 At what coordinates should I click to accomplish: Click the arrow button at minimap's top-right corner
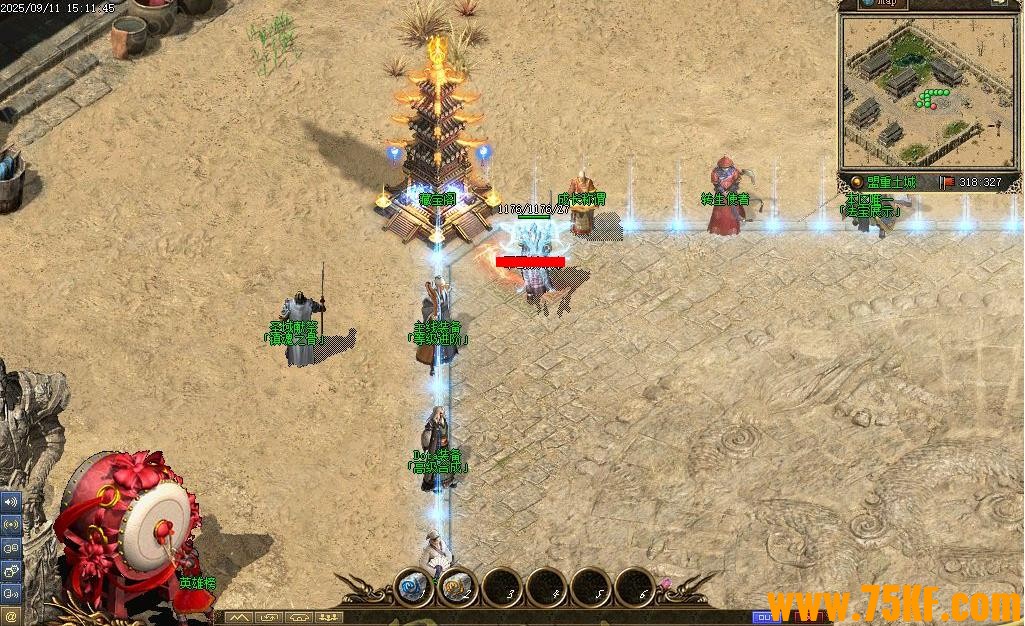pyautogui.click(x=999, y=4)
